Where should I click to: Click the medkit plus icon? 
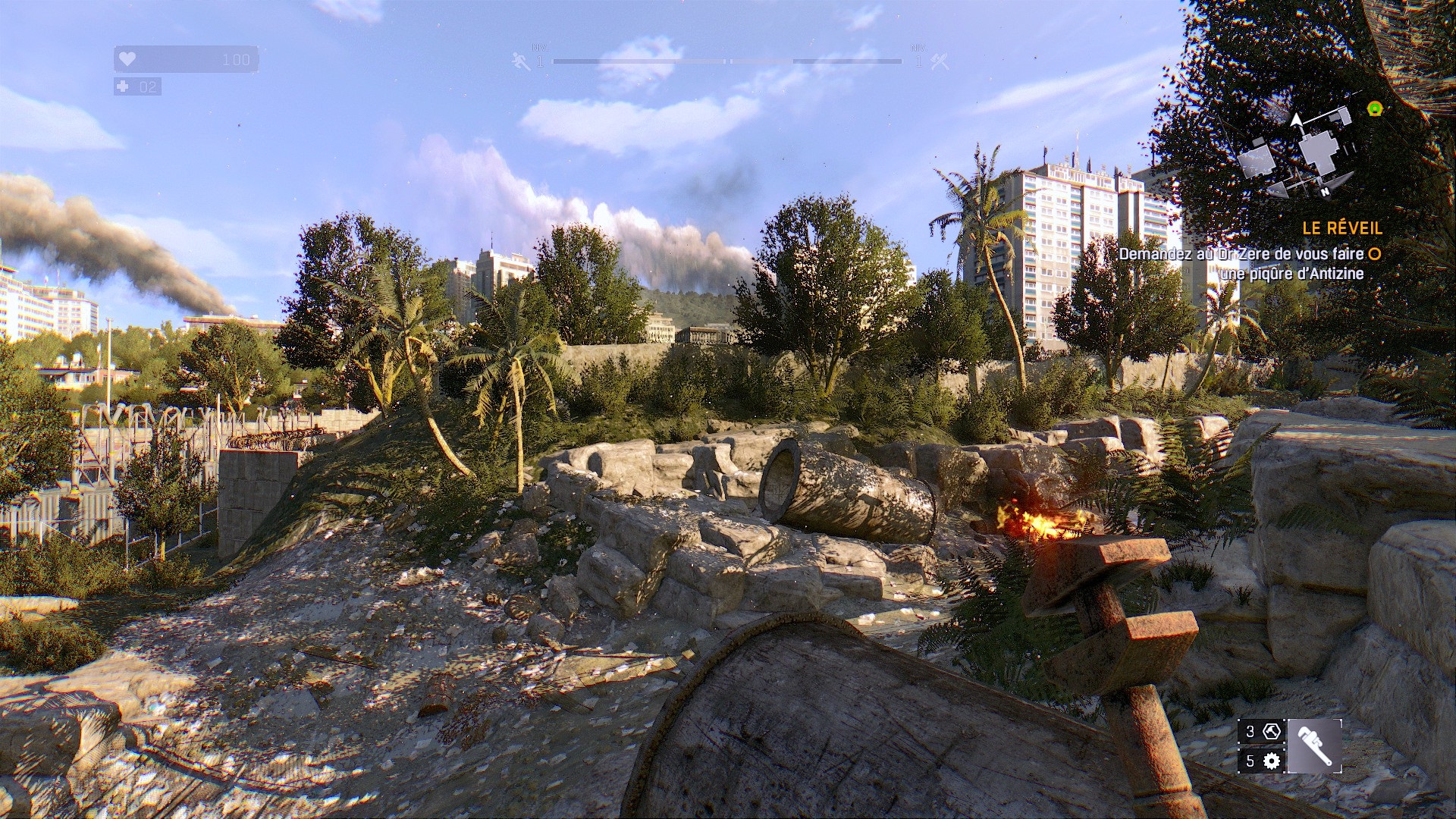(123, 86)
